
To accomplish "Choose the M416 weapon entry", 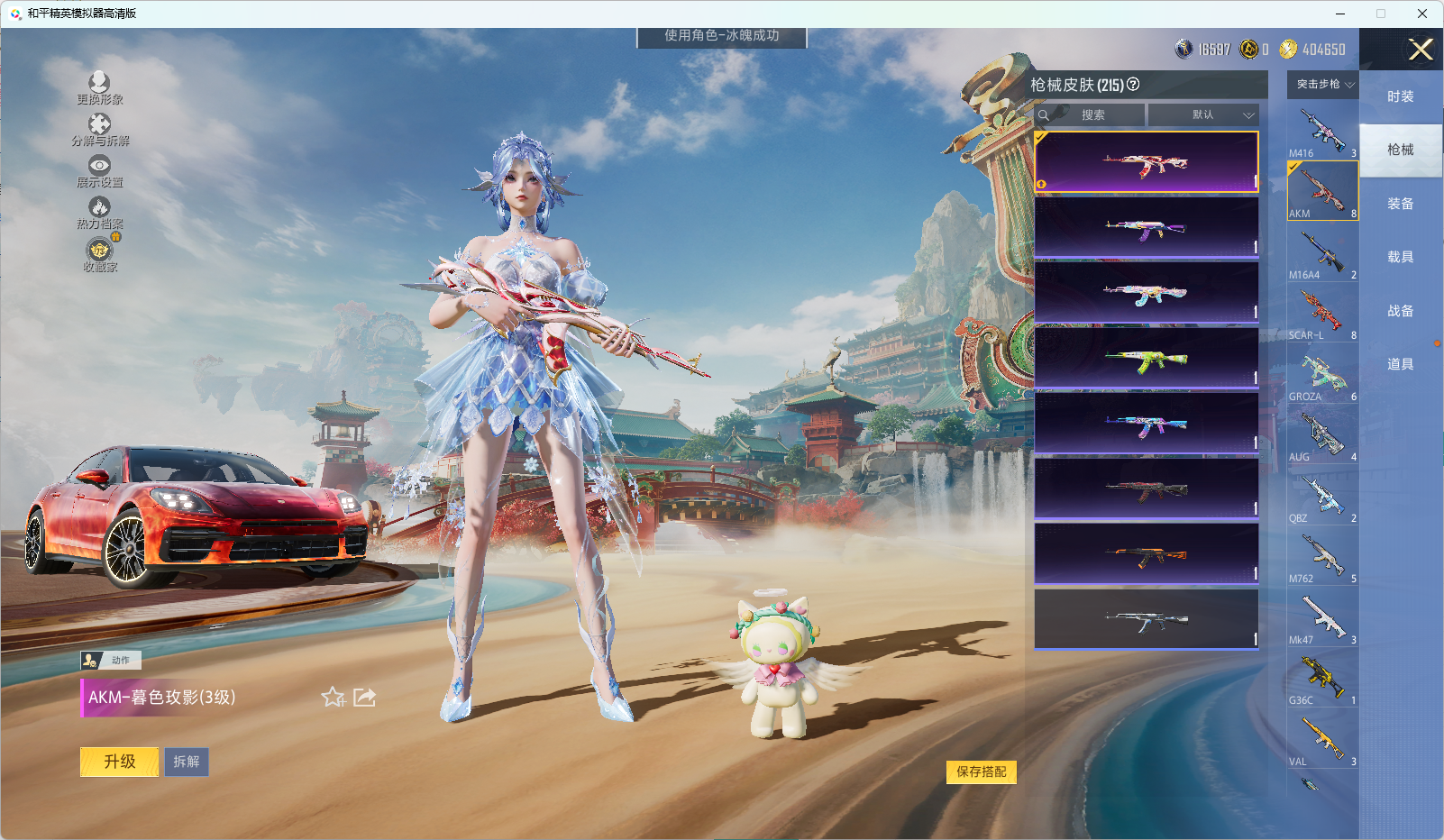I will tap(1322, 132).
